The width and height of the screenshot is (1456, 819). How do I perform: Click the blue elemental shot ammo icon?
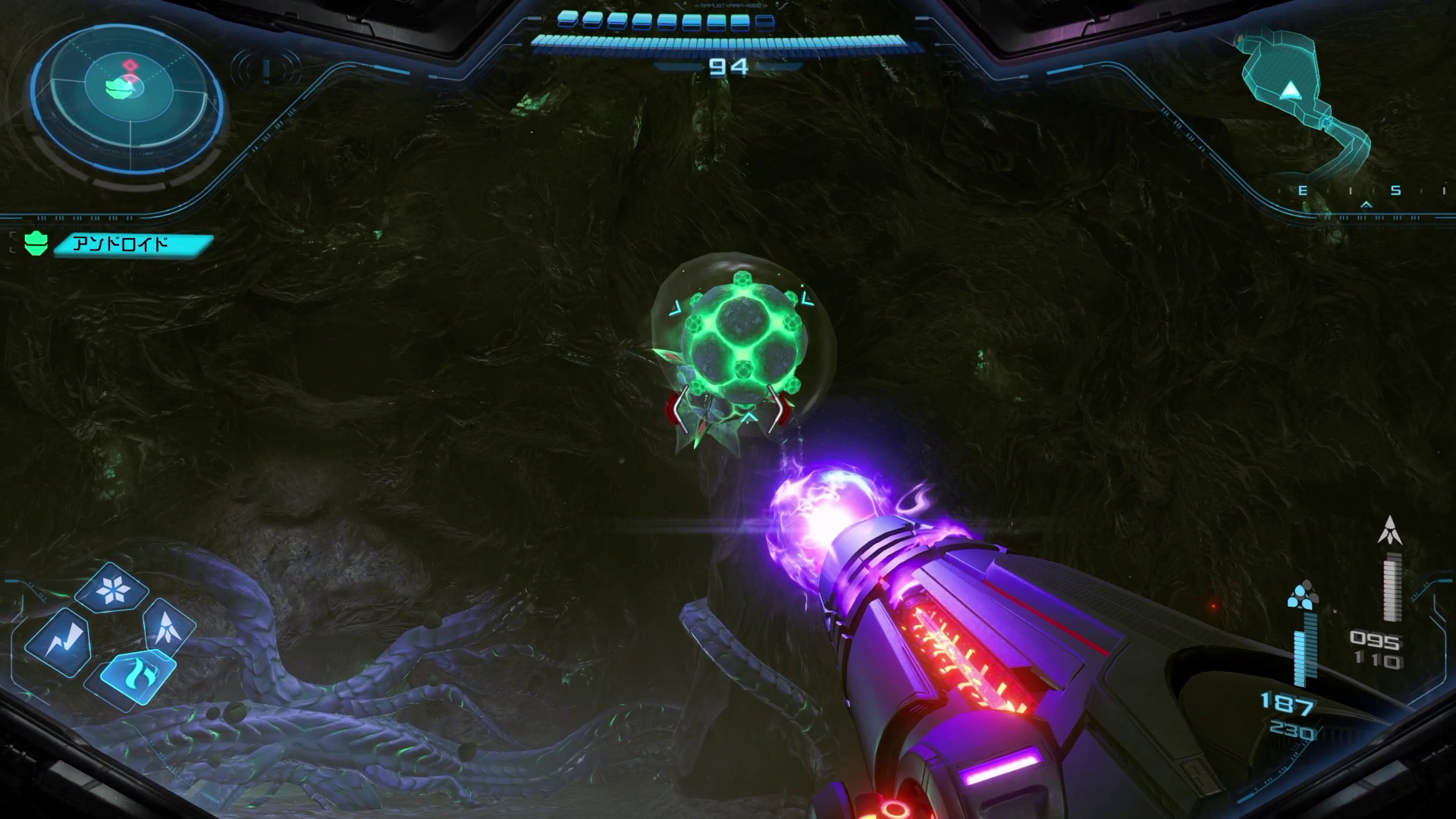point(1302,595)
